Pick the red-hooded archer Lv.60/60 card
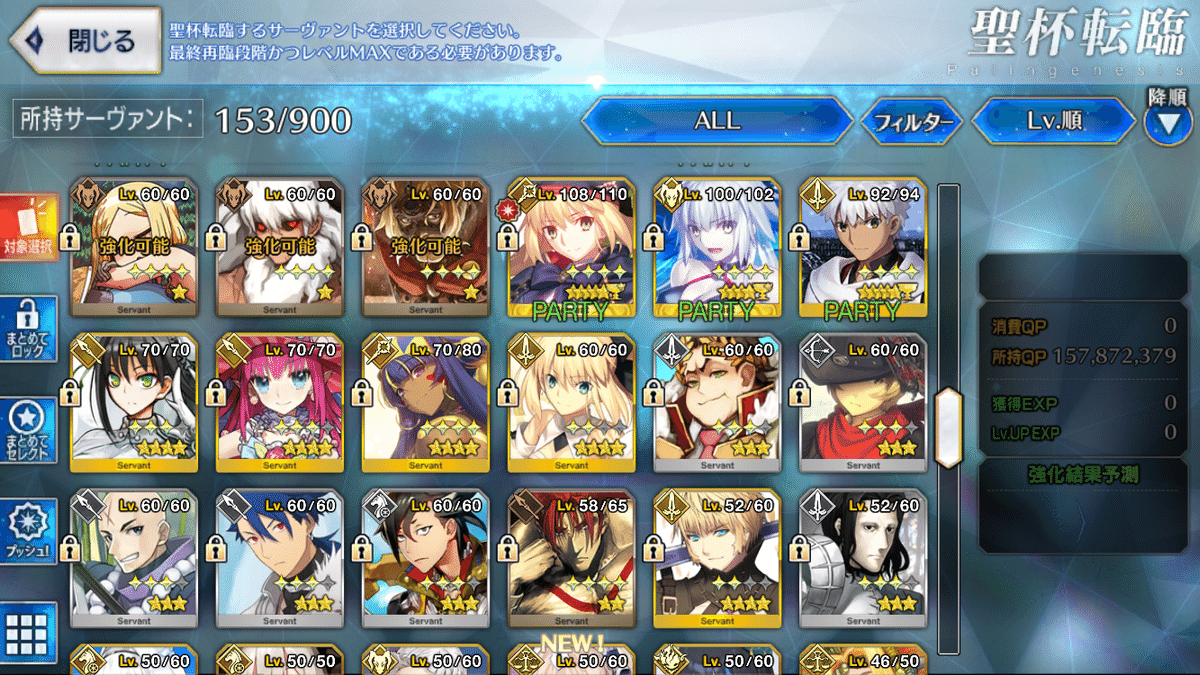Image resolution: width=1200 pixels, height=675 pixels. 863,403
